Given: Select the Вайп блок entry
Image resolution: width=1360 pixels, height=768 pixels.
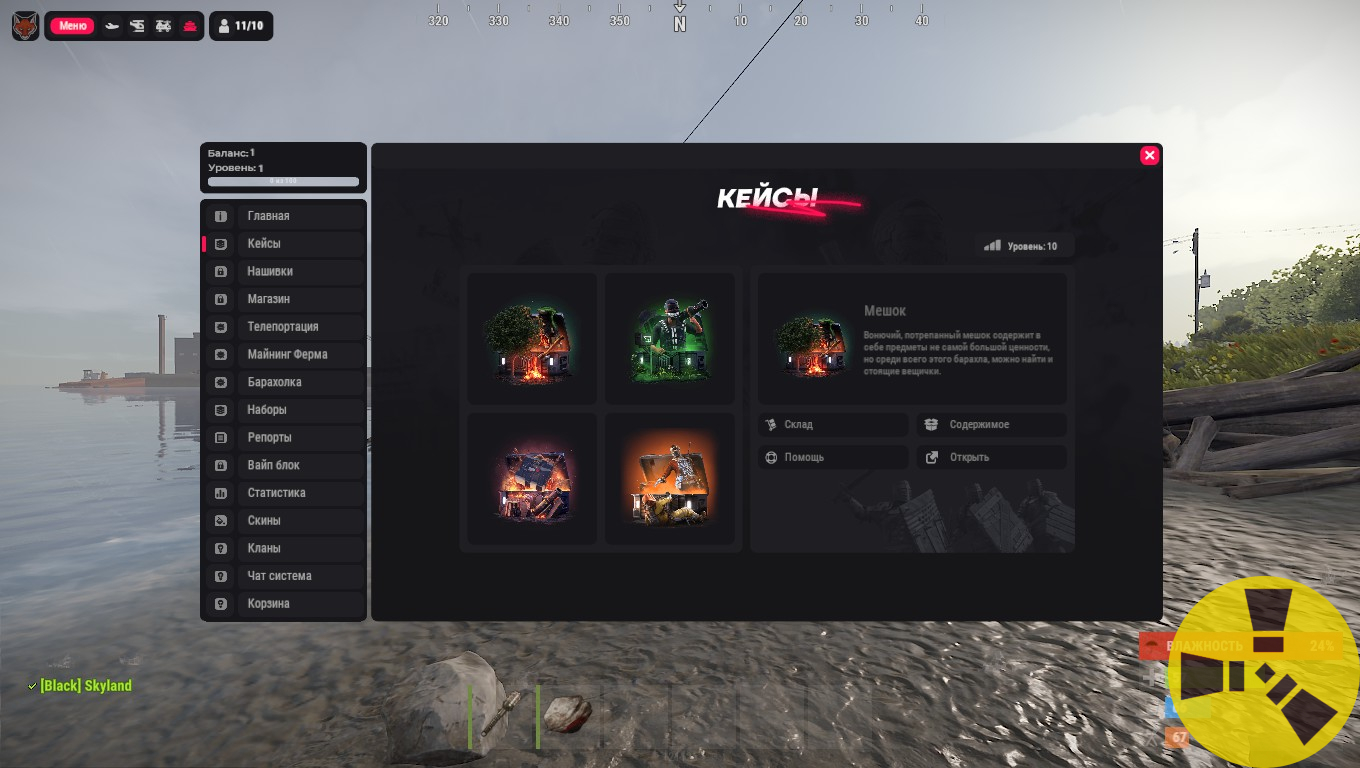Looking at the screenshot, I should click(284, 465).
